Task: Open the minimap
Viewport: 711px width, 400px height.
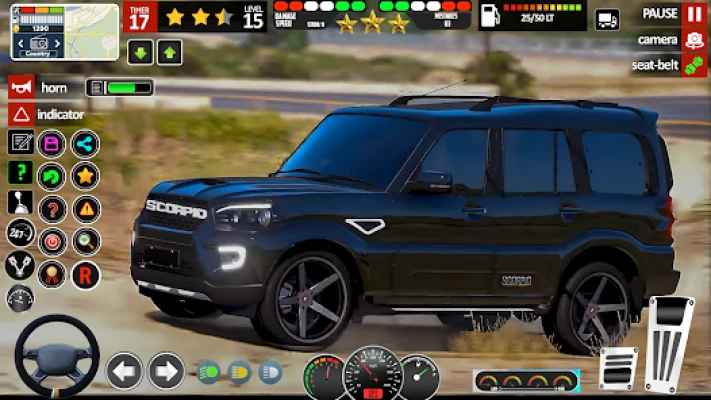Action: (x=64, y=30)
